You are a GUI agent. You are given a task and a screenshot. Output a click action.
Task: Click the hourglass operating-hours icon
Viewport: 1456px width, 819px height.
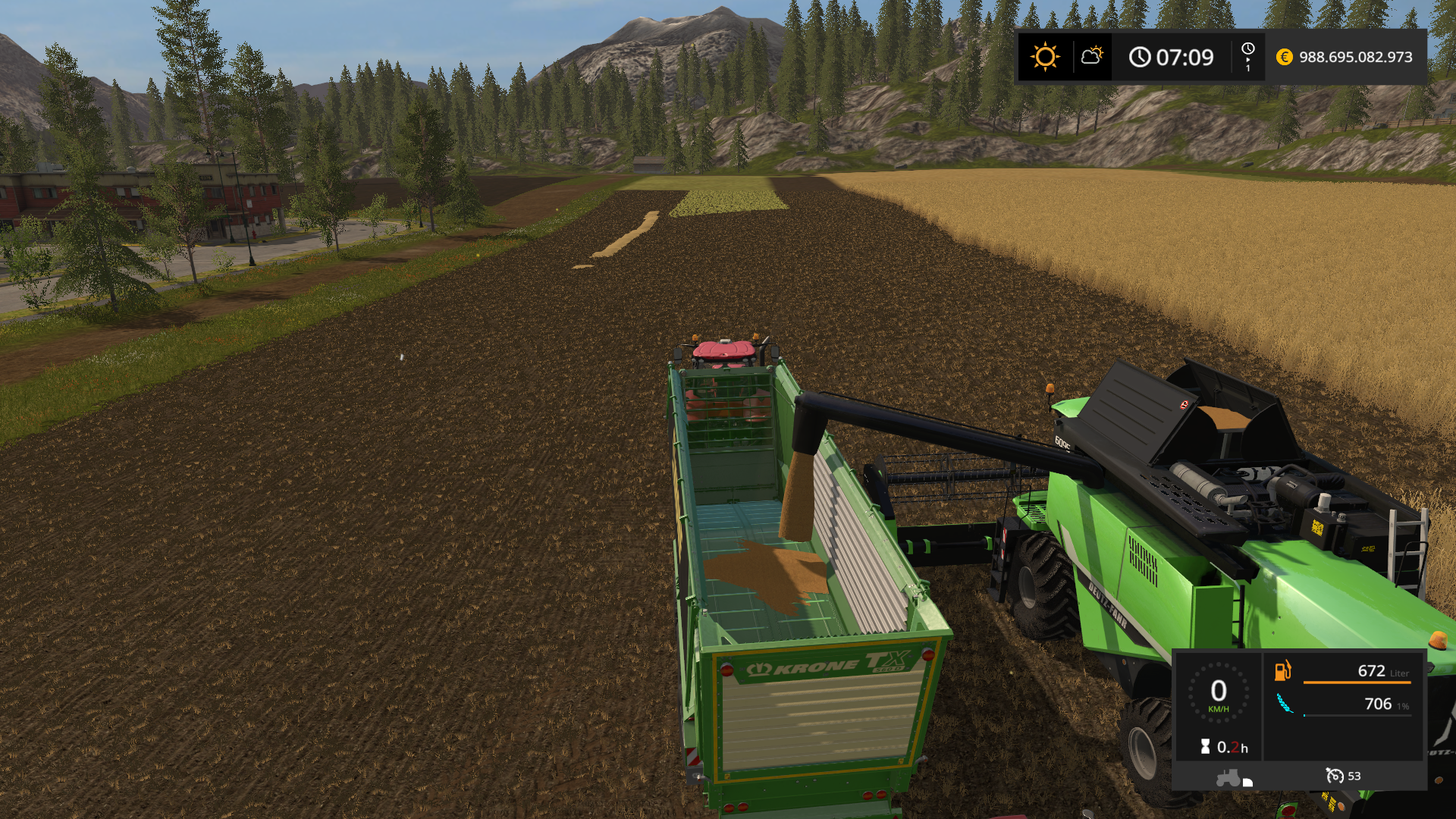pos(1205,747)
